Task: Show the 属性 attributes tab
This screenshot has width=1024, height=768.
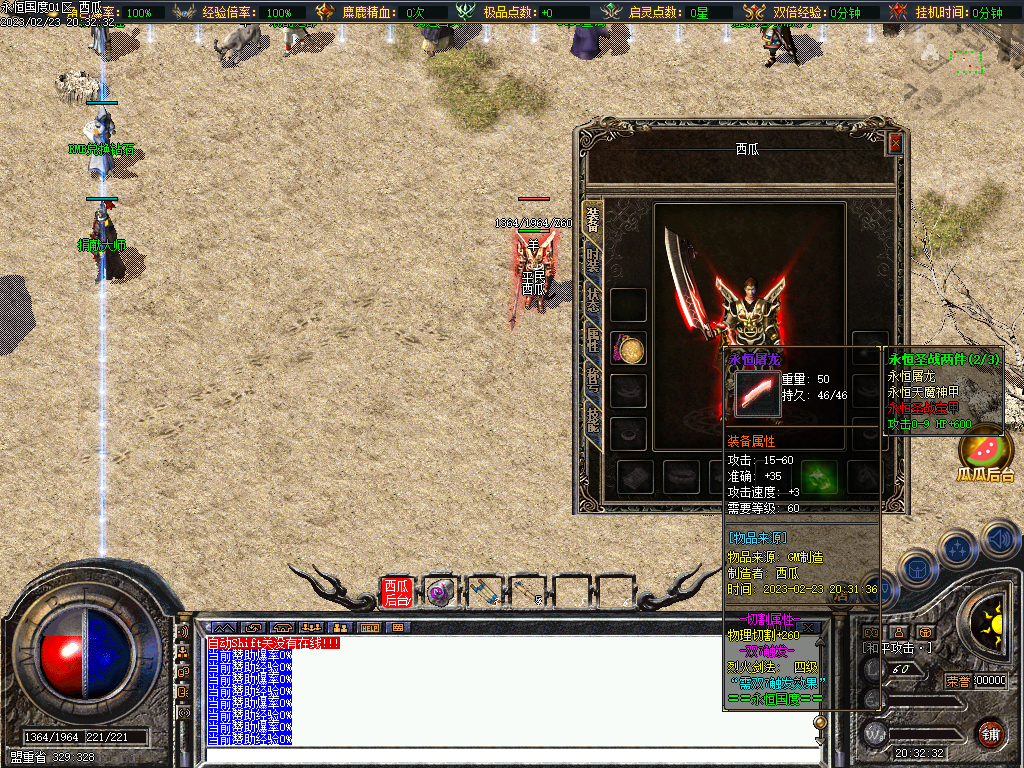Action: tap(593, 340)
